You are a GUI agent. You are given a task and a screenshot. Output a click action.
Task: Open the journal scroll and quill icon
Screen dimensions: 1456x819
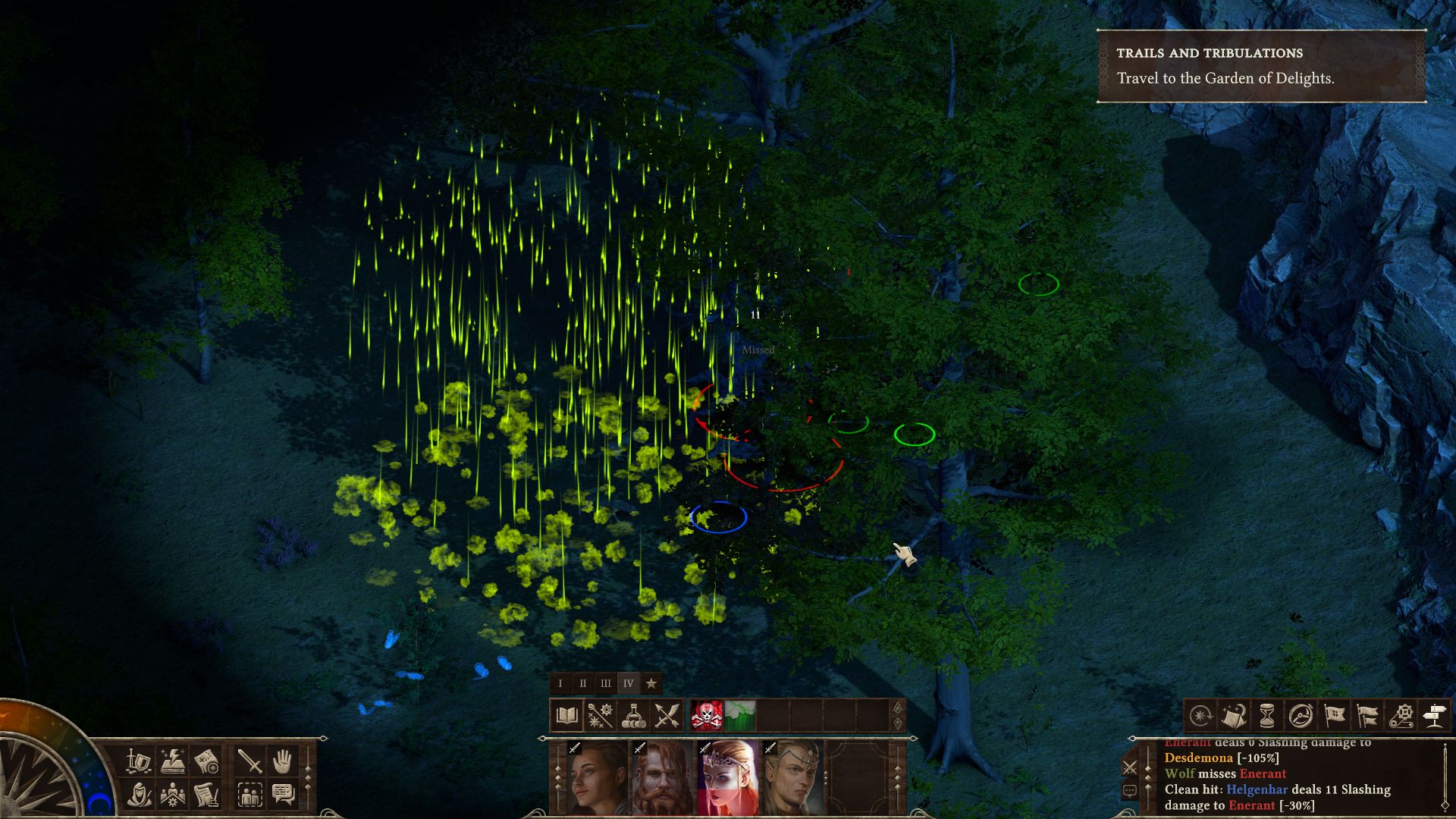[x=206, y=794]
